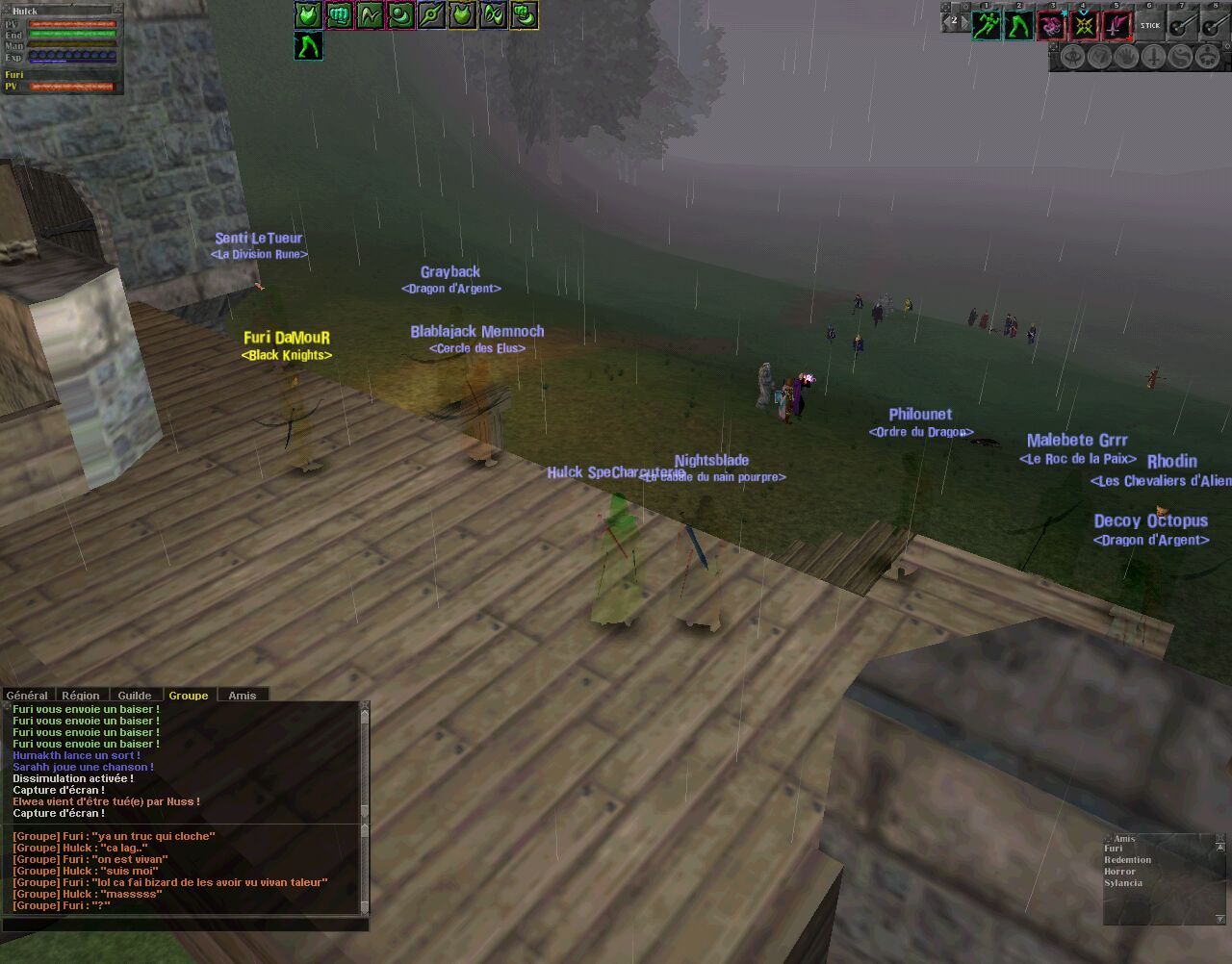Select the green twin-leaf buff icon

click(493, 14)
